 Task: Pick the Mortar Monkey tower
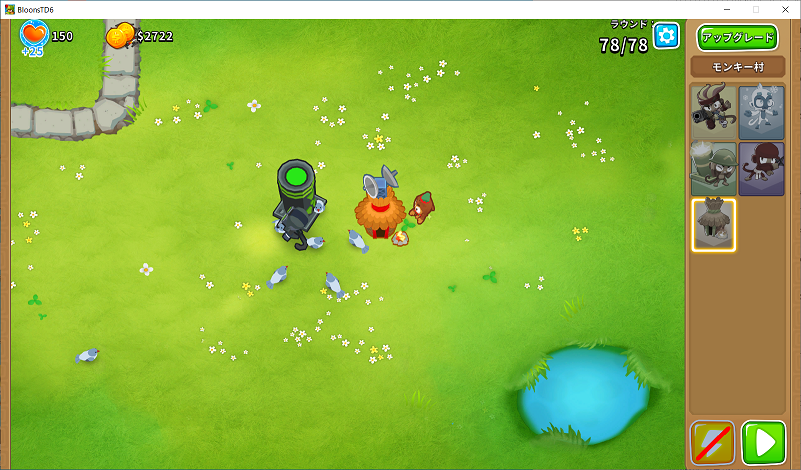tap(713, 167)
